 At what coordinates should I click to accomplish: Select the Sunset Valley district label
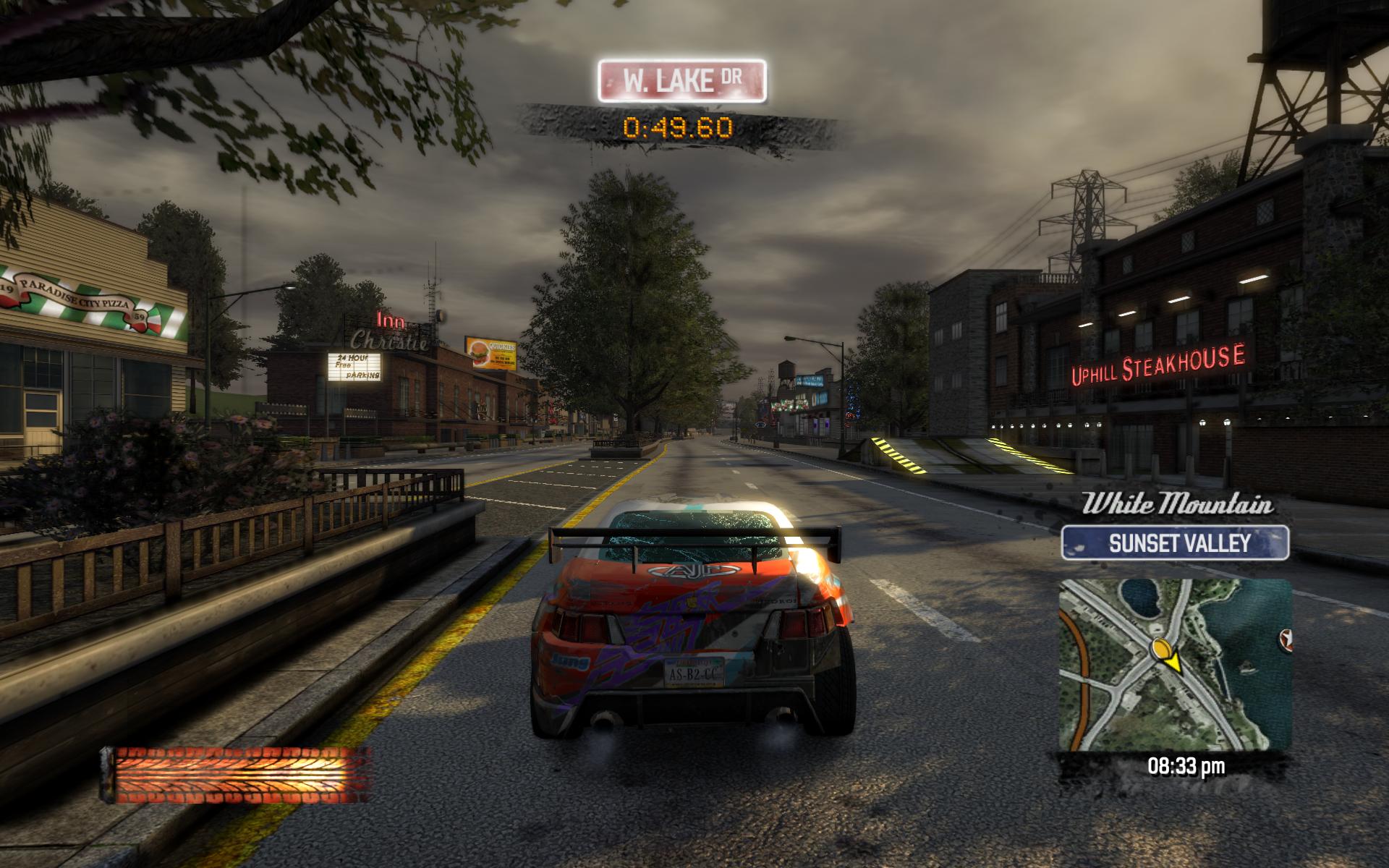coord(1175,543)
